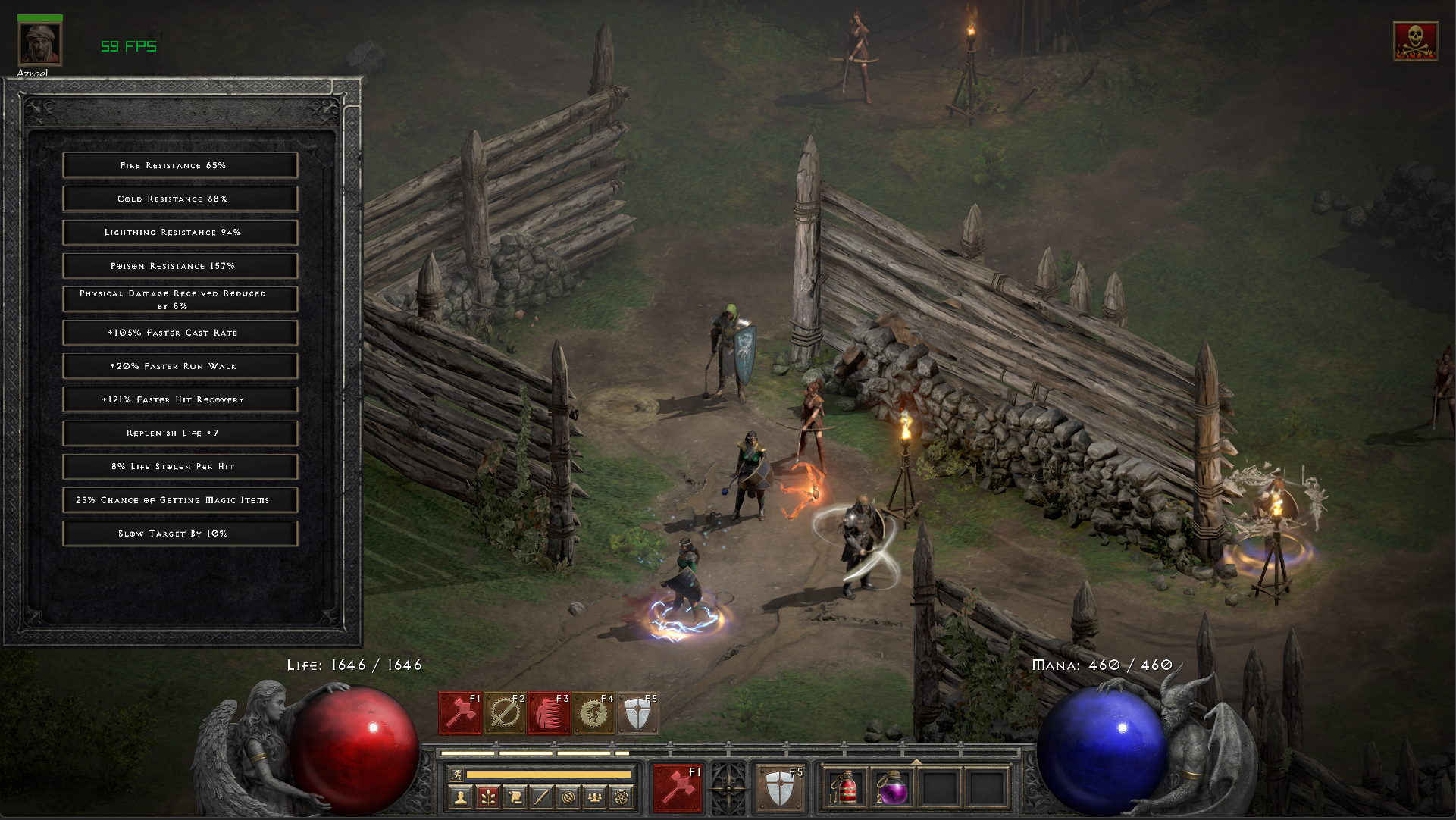Choose the charging figure skill F3
Viewport: 1456px width, 820px height.
pos(550,713)
